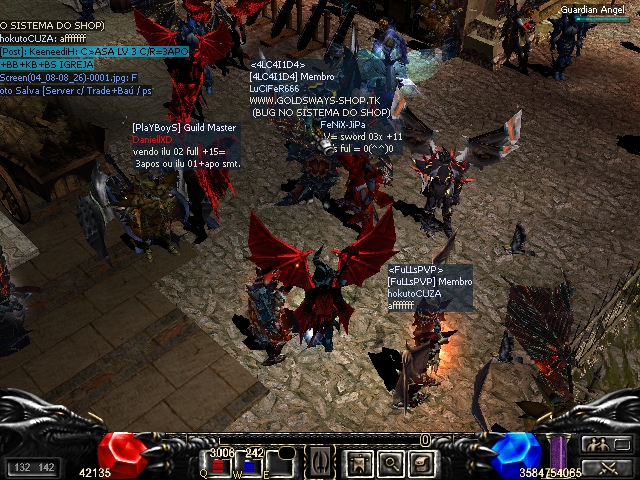
Task: Click the magnifying glass button
Action: (390, 464)
